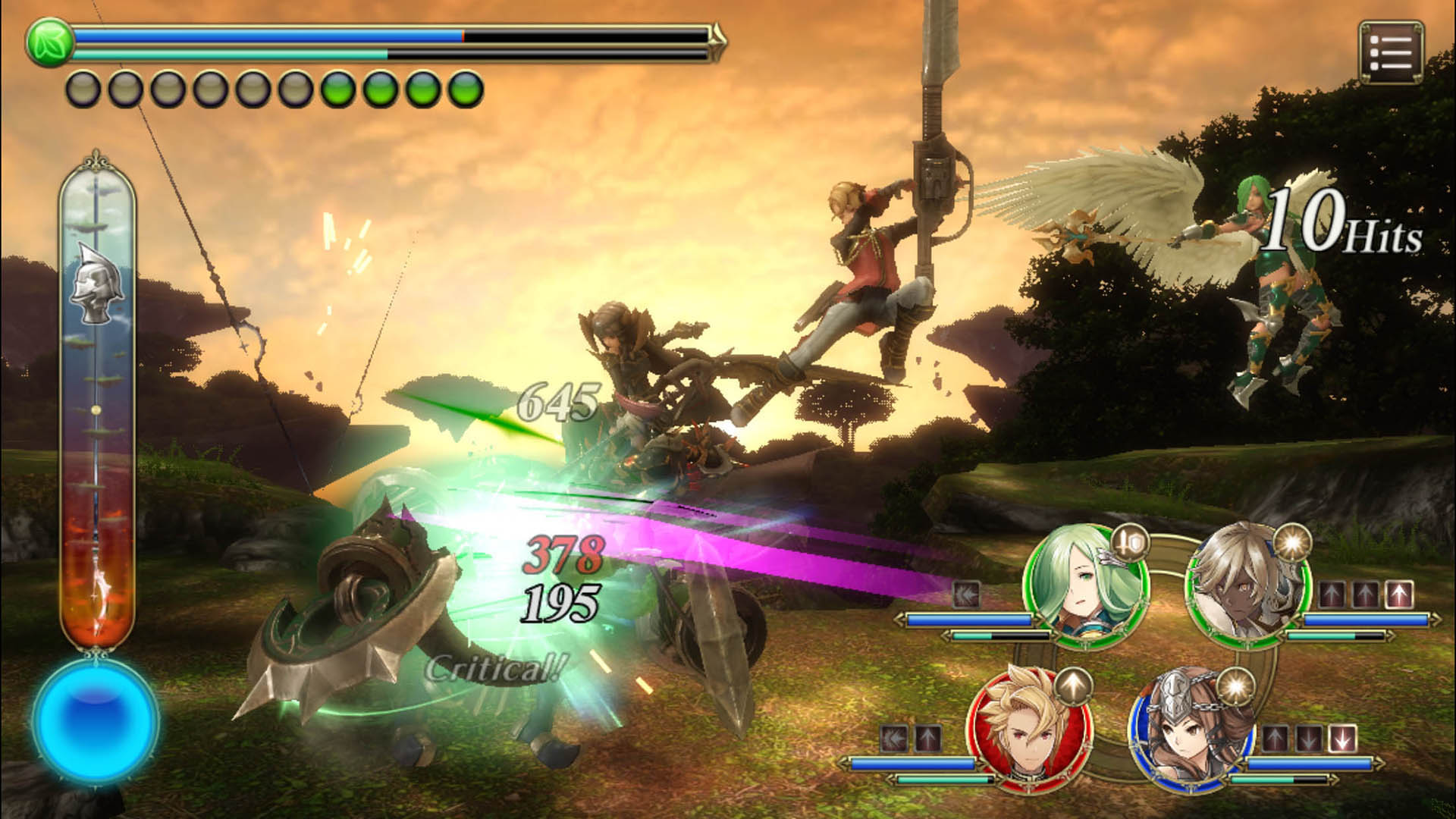1456x819 pixels.
Task: Activate the glowing blue orb button
Action: pos(96,720)
